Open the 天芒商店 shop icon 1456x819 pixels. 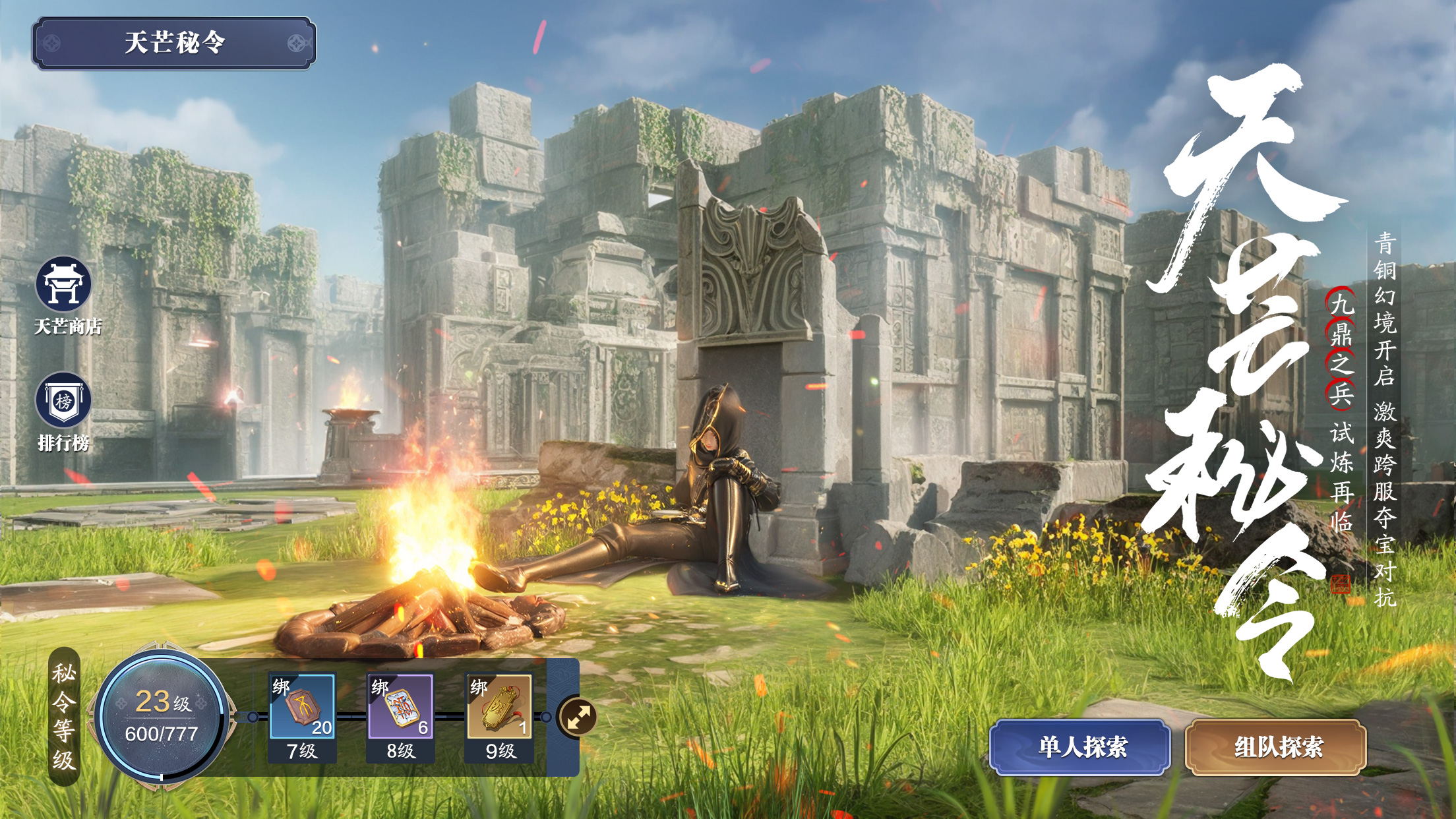63,285
